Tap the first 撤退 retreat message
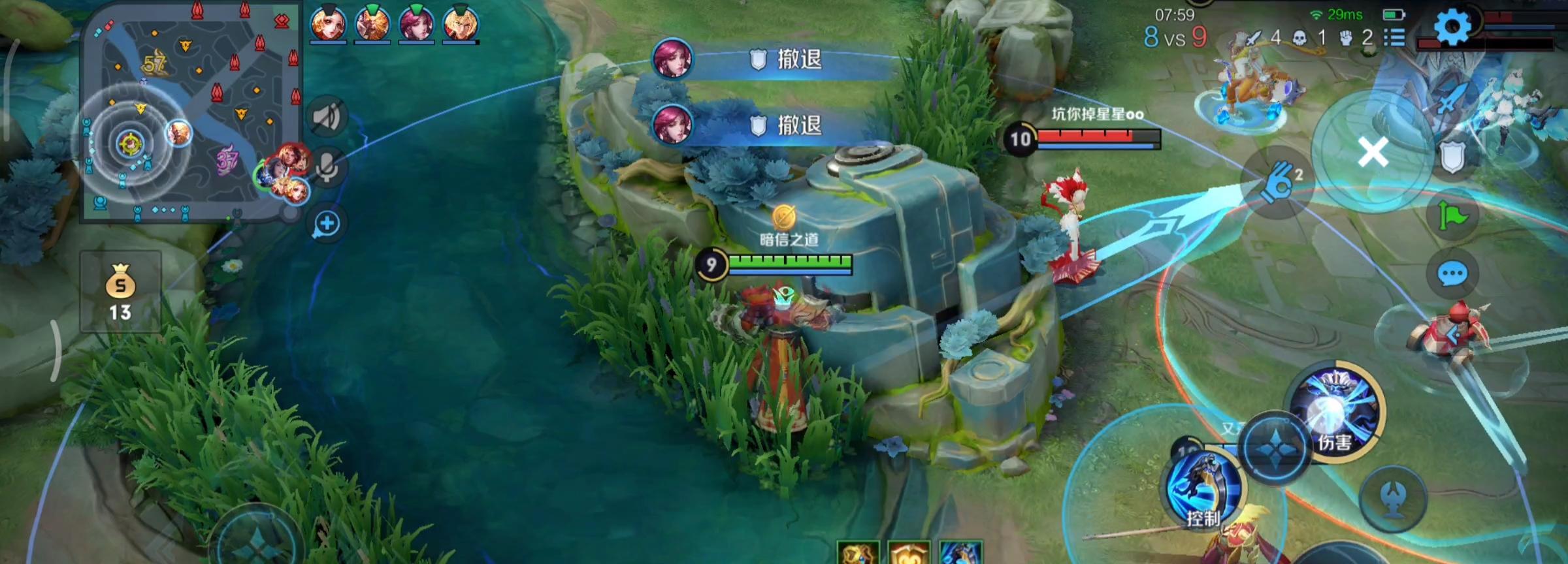Viewport: 1568px width, 564px height. tap(774, 60)
